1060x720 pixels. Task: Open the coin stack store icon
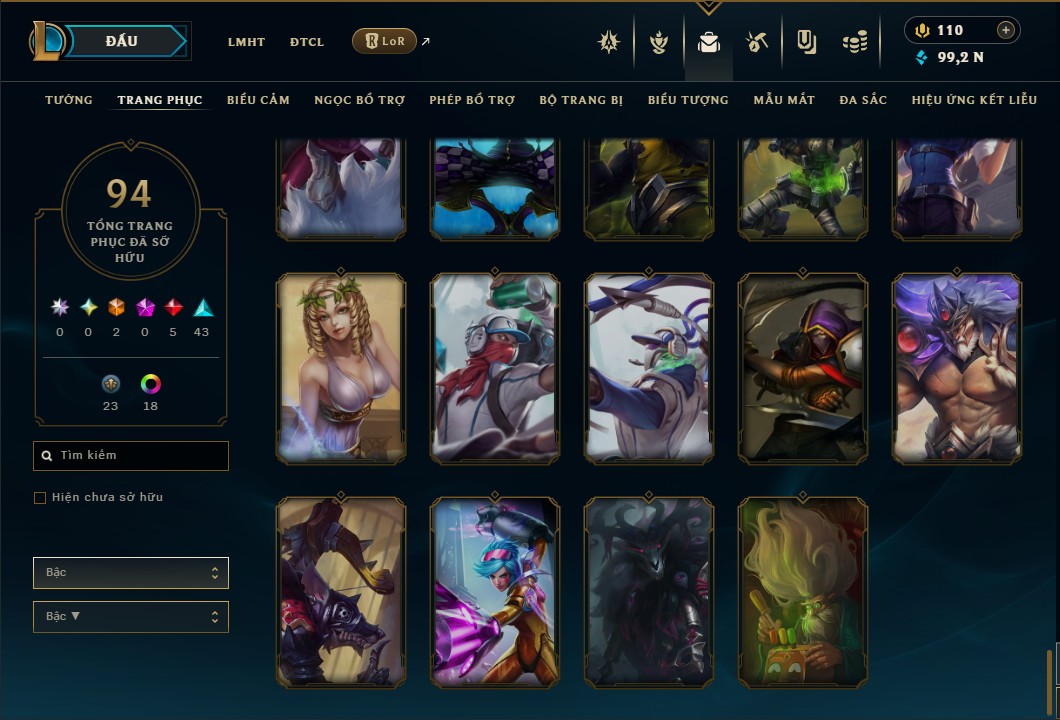tap(854, 42)
